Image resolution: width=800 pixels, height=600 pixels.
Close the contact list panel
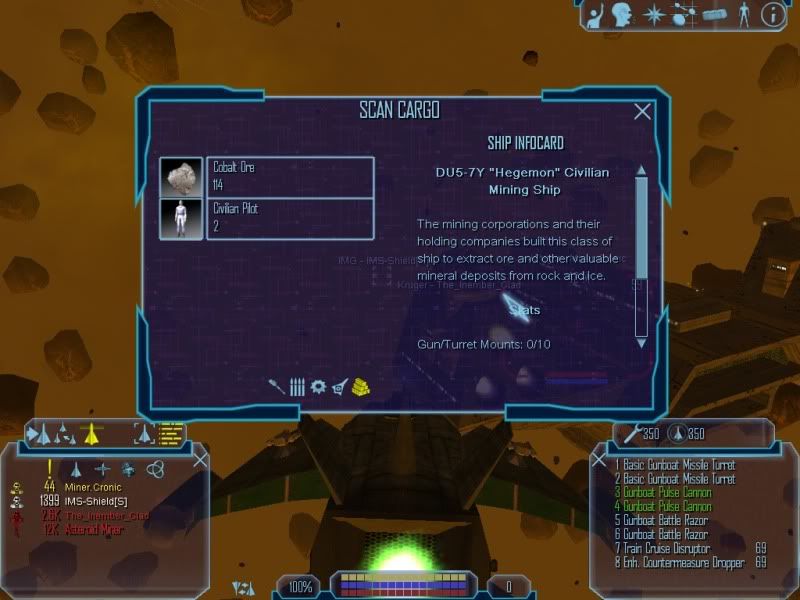pos(200,460)
